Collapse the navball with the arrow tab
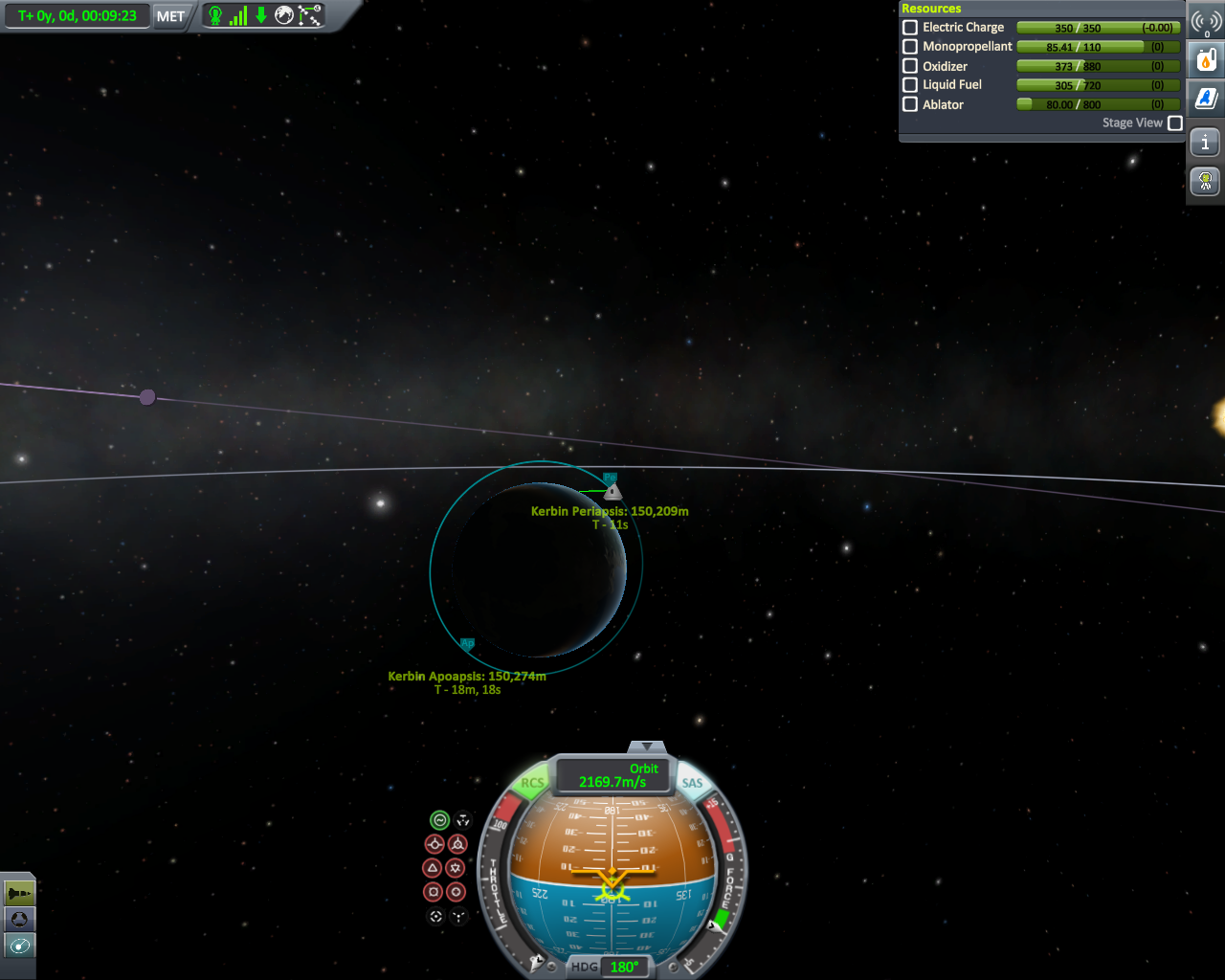The width and height of the screenshot is (1225, 980). [647, 746]
